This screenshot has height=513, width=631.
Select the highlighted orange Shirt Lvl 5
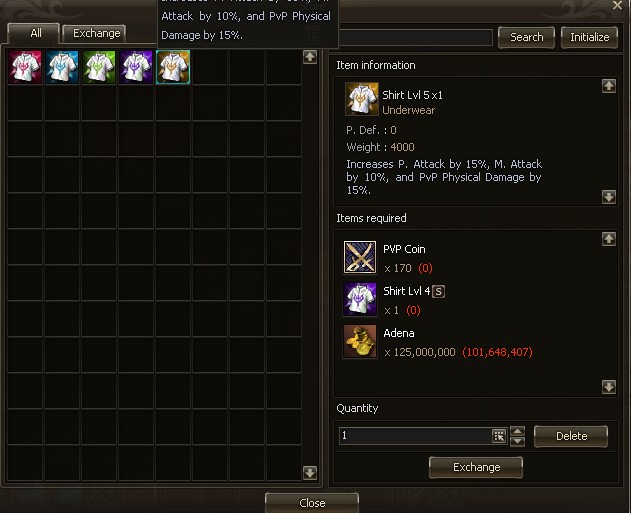(x=173, y=68)
